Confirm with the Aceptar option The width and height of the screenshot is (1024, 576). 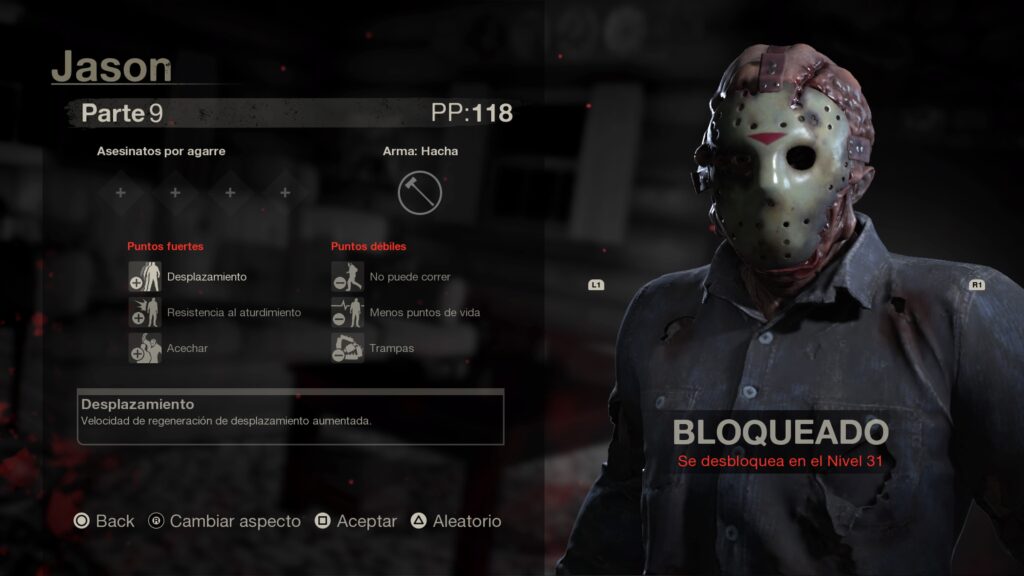[356, 521]
